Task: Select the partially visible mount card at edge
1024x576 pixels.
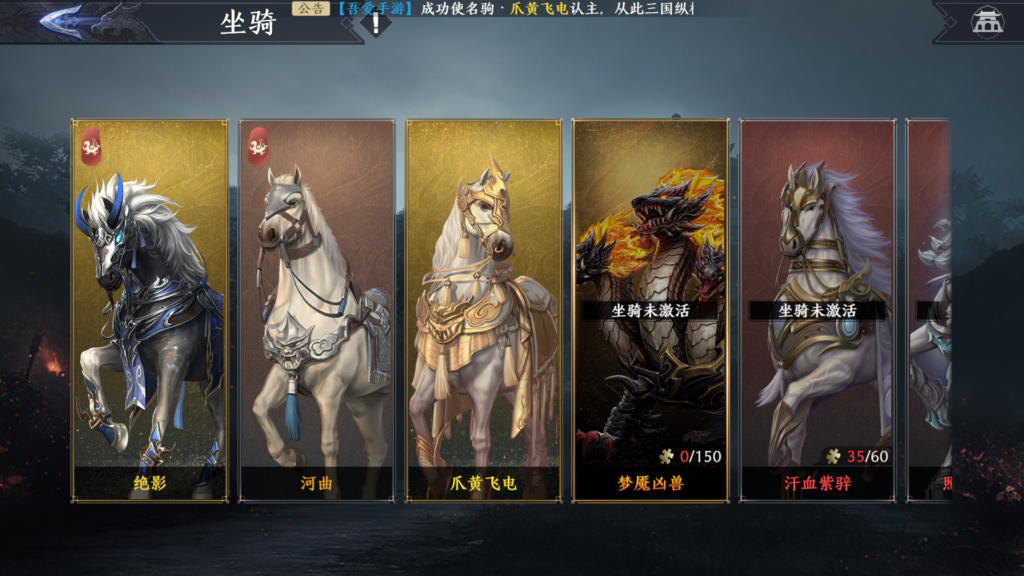Action: (929, 310)
